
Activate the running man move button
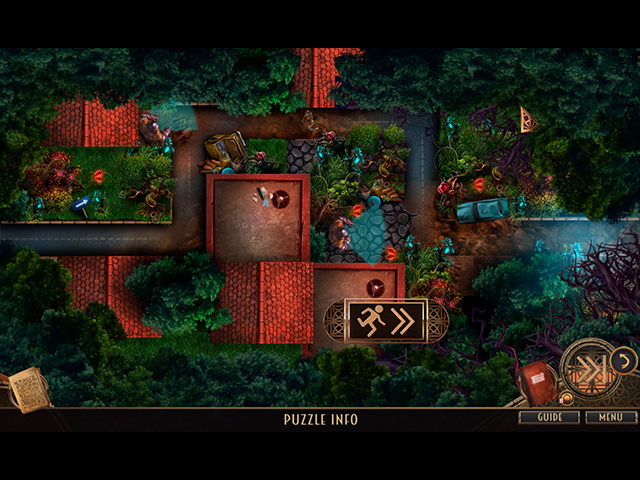click(385, 320)
